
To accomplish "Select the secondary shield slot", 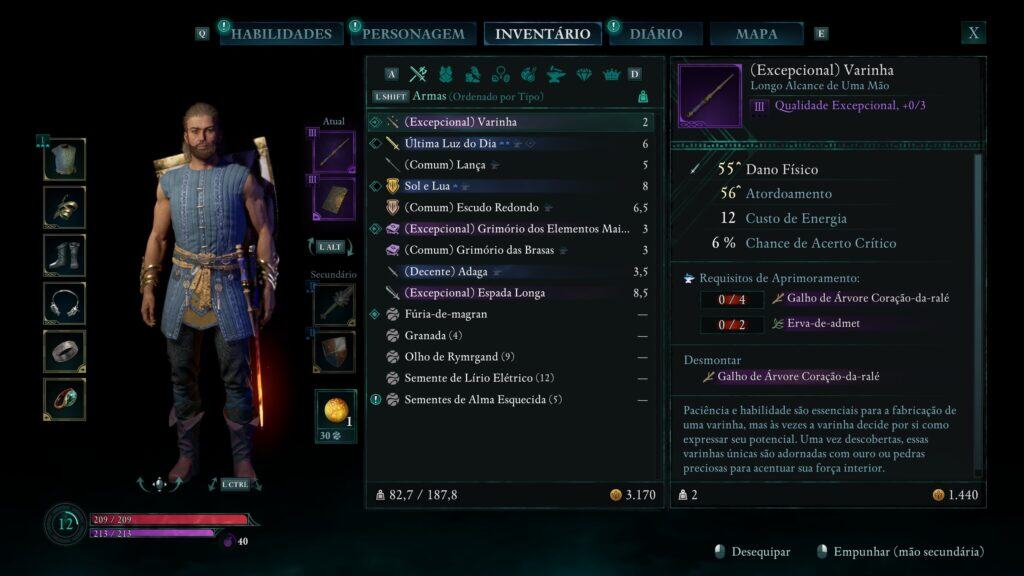I will click(334, 351).
